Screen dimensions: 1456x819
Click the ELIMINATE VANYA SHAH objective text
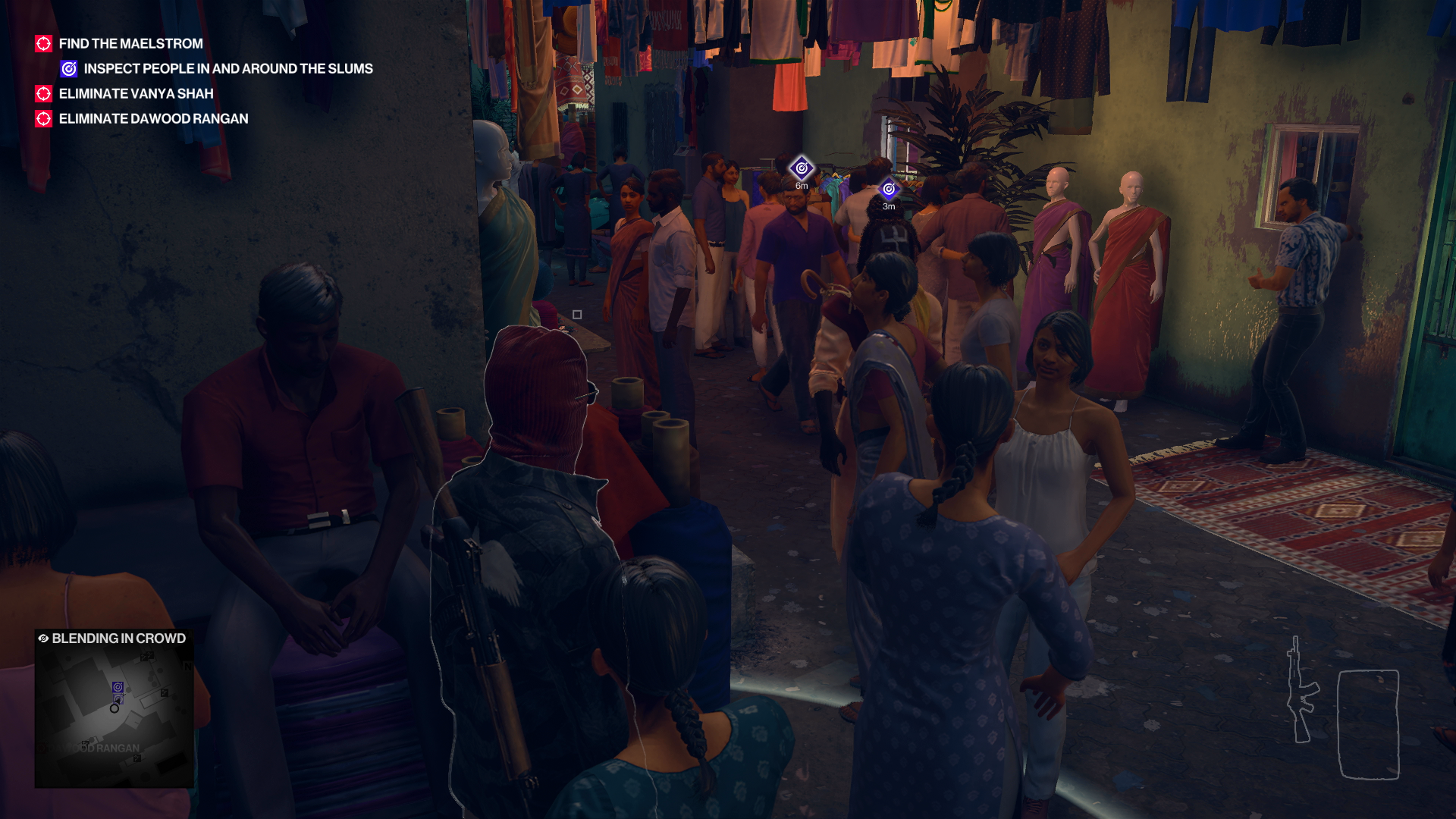pyautogui.click(x=136, y=93)
